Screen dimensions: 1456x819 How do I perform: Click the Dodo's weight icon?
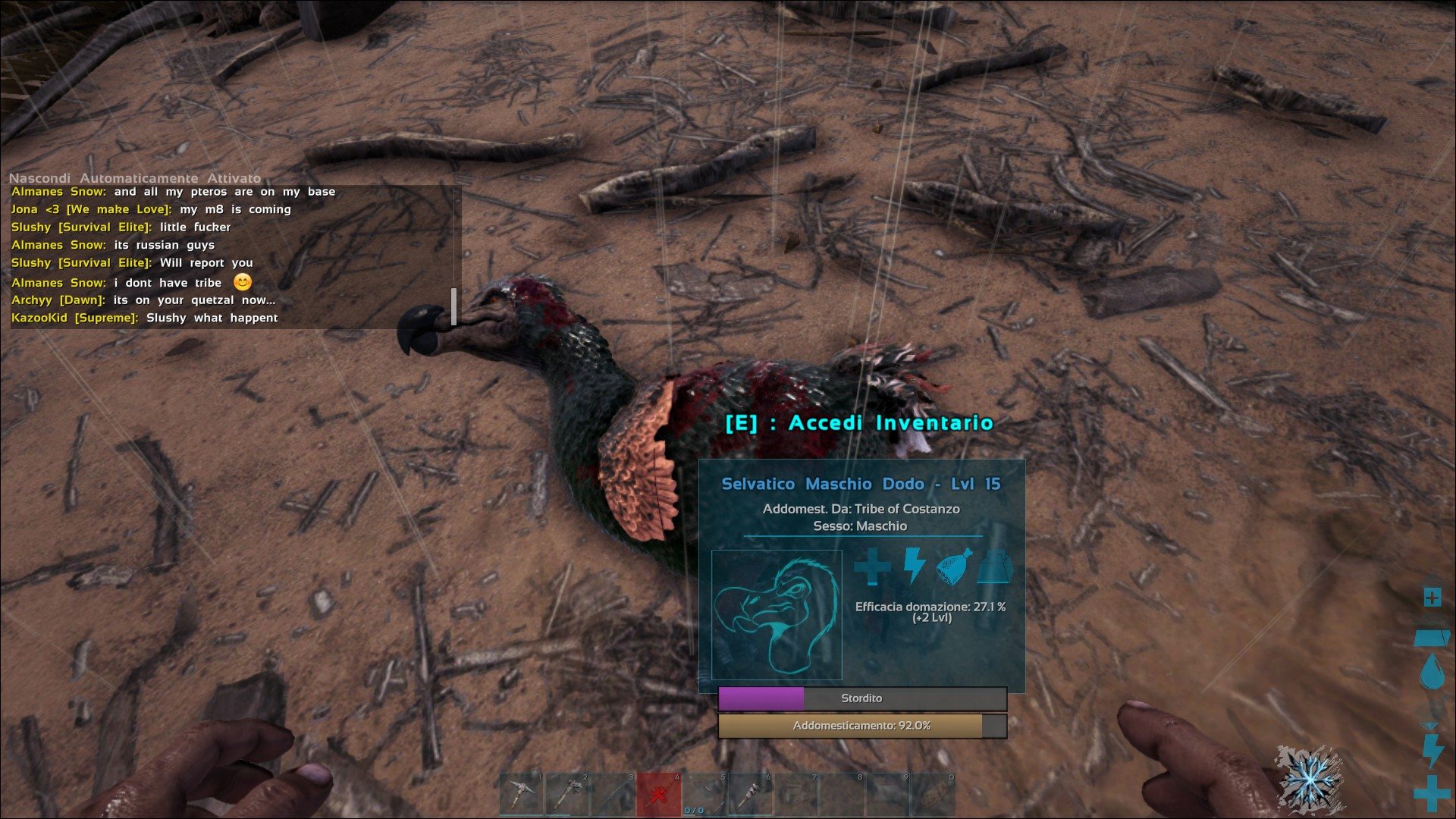coord(994,567)
